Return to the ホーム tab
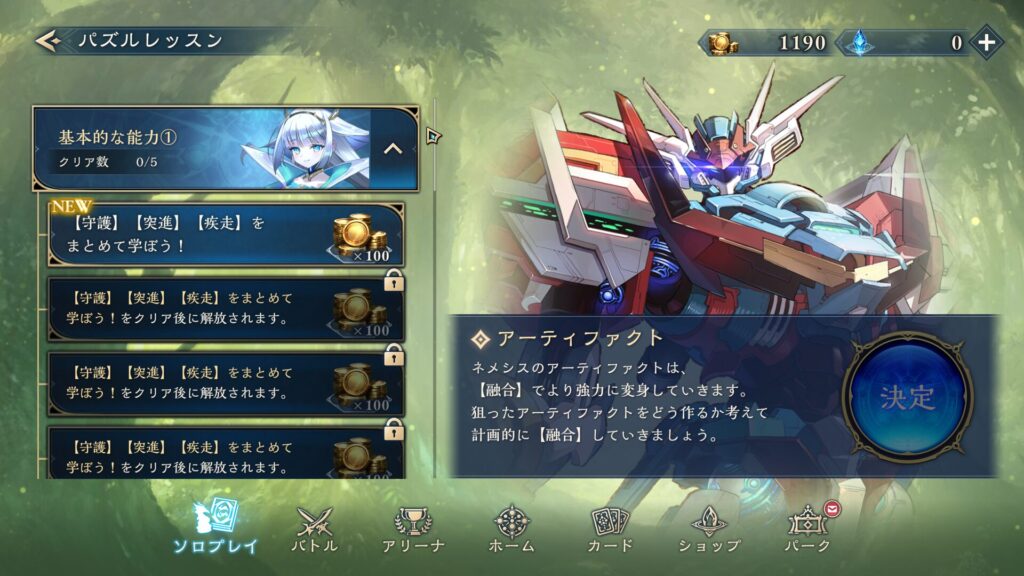 [512, 529]
